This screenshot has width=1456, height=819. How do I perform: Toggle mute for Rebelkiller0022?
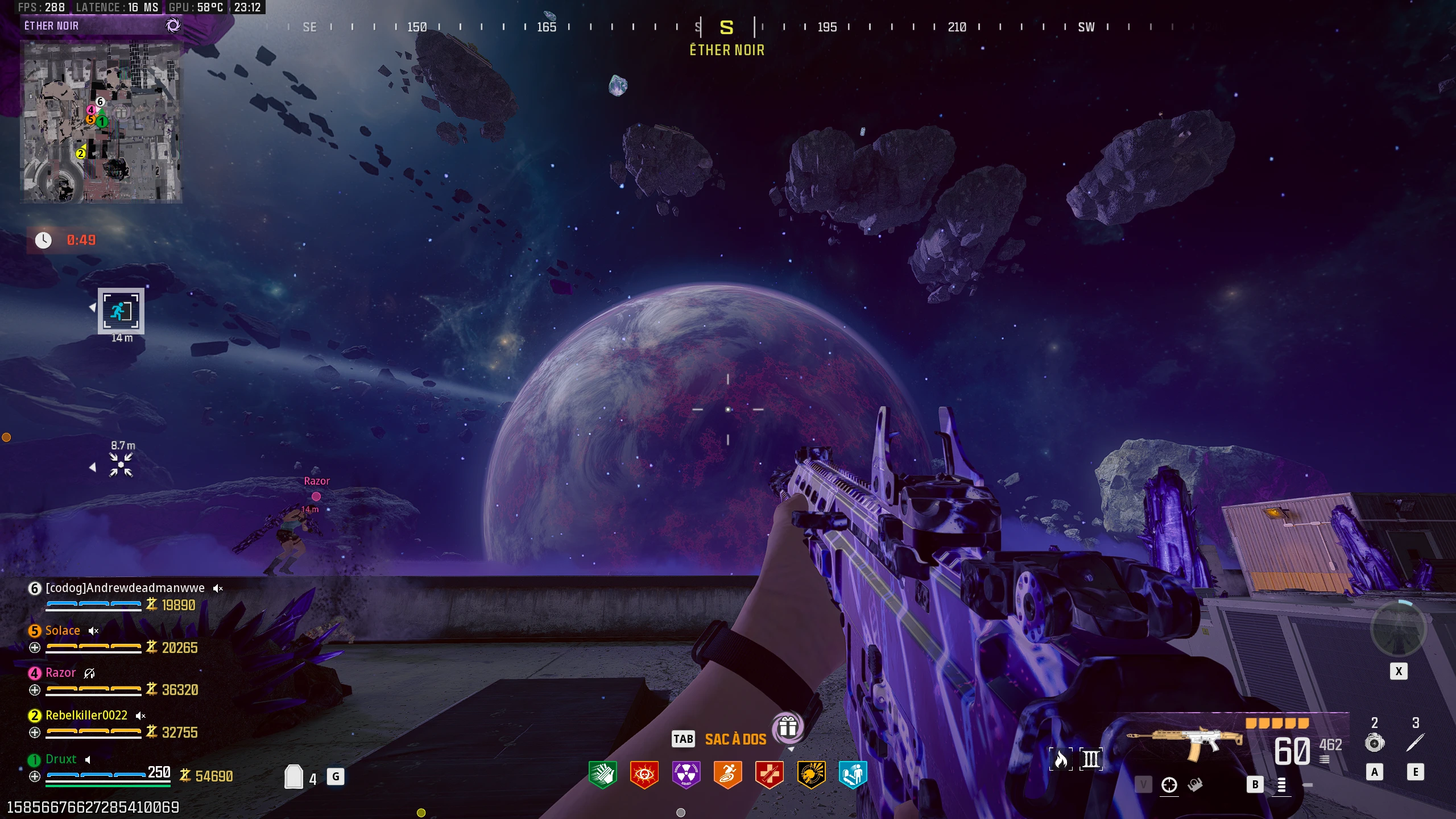(140, 715)
